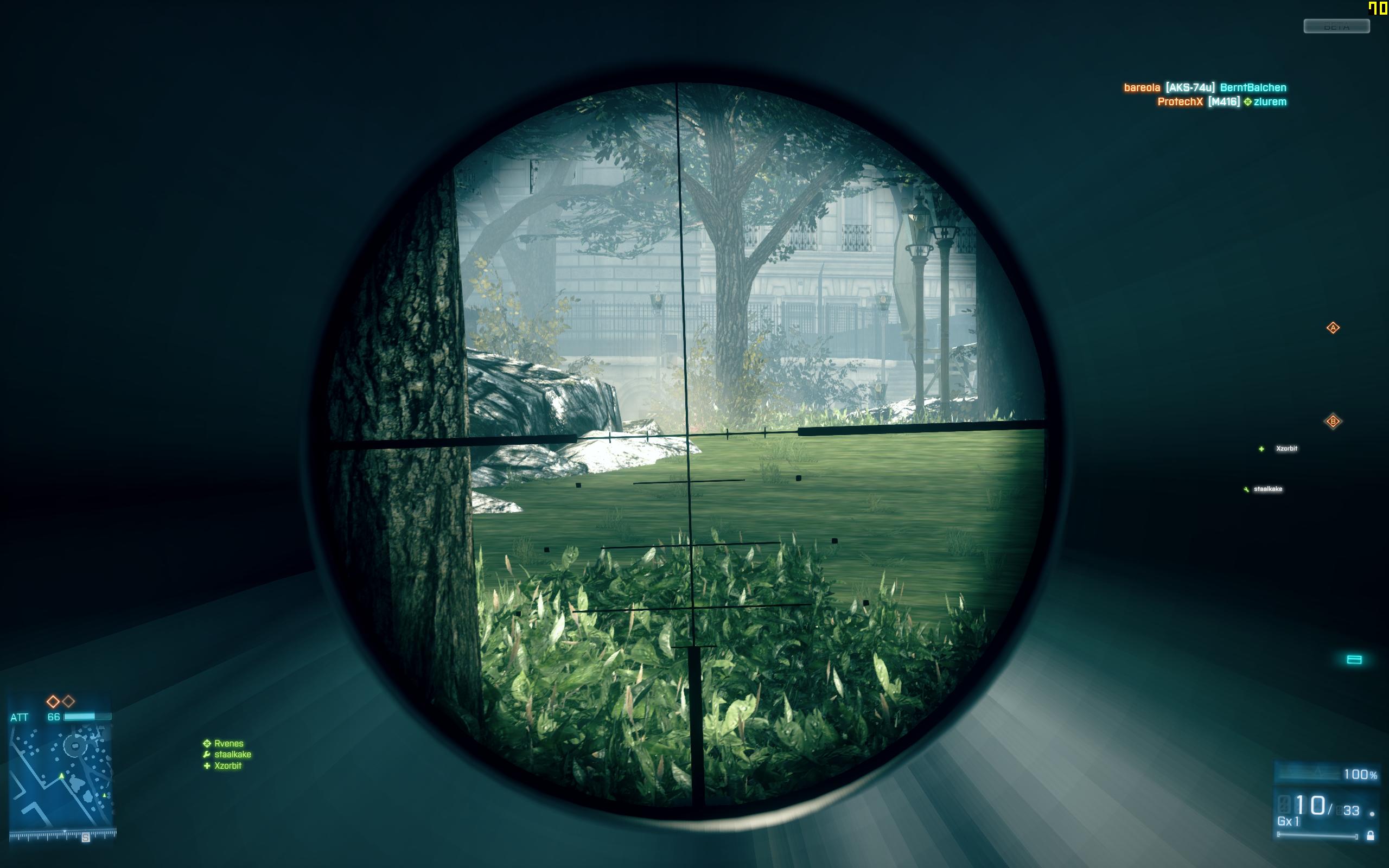Click the bareola AKS-74u kill feed entry
1389x868 pixels.
point(1204,88)
